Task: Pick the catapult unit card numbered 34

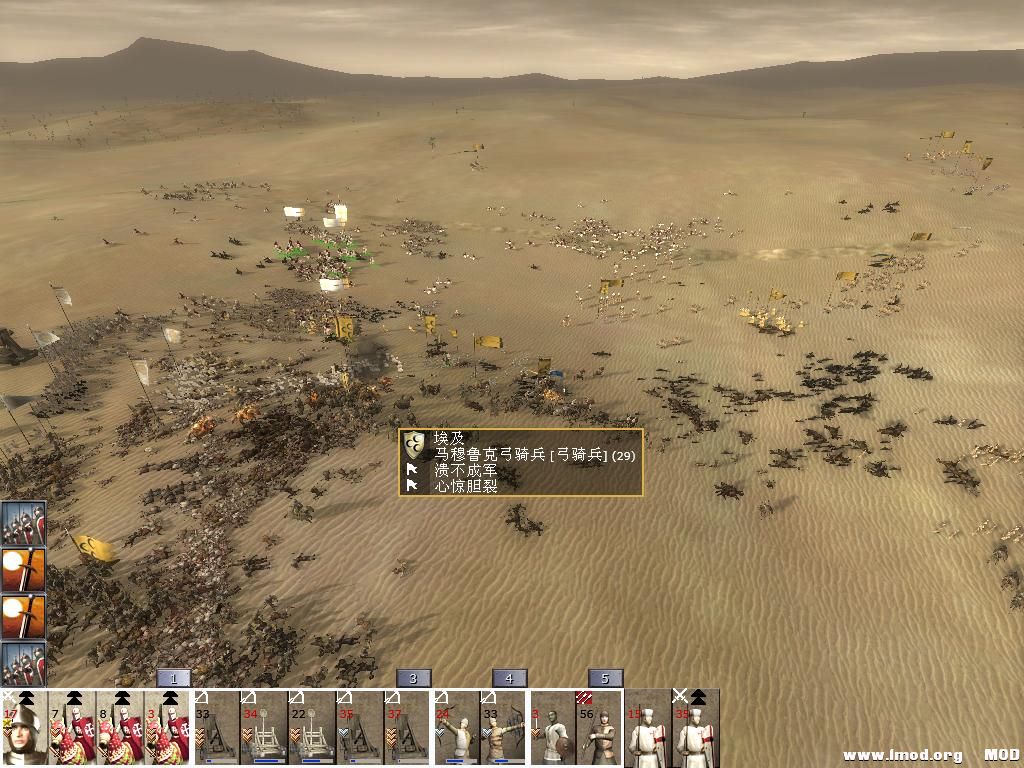Action: [x=264, y=729]
